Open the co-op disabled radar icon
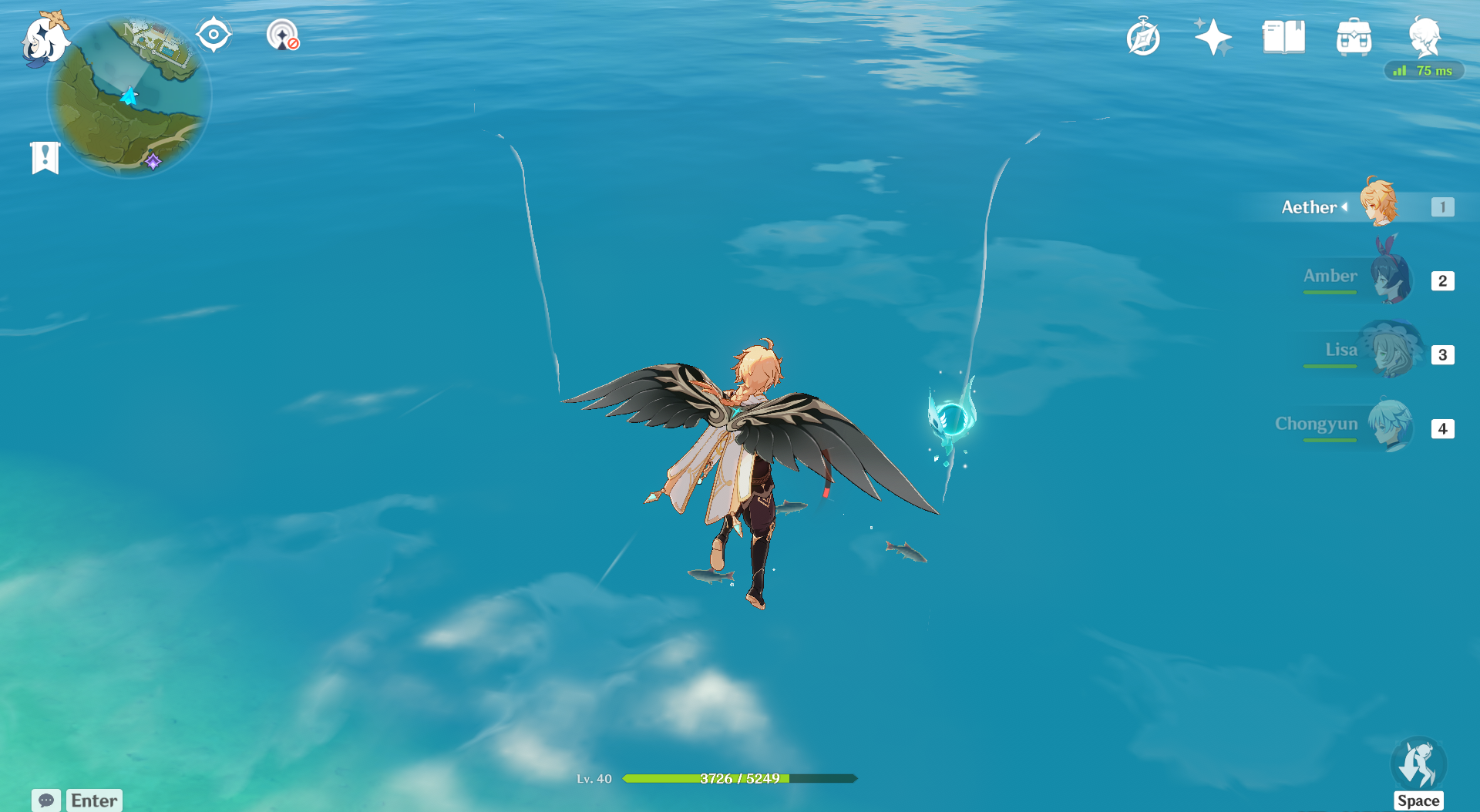 (x=282, y=35)
